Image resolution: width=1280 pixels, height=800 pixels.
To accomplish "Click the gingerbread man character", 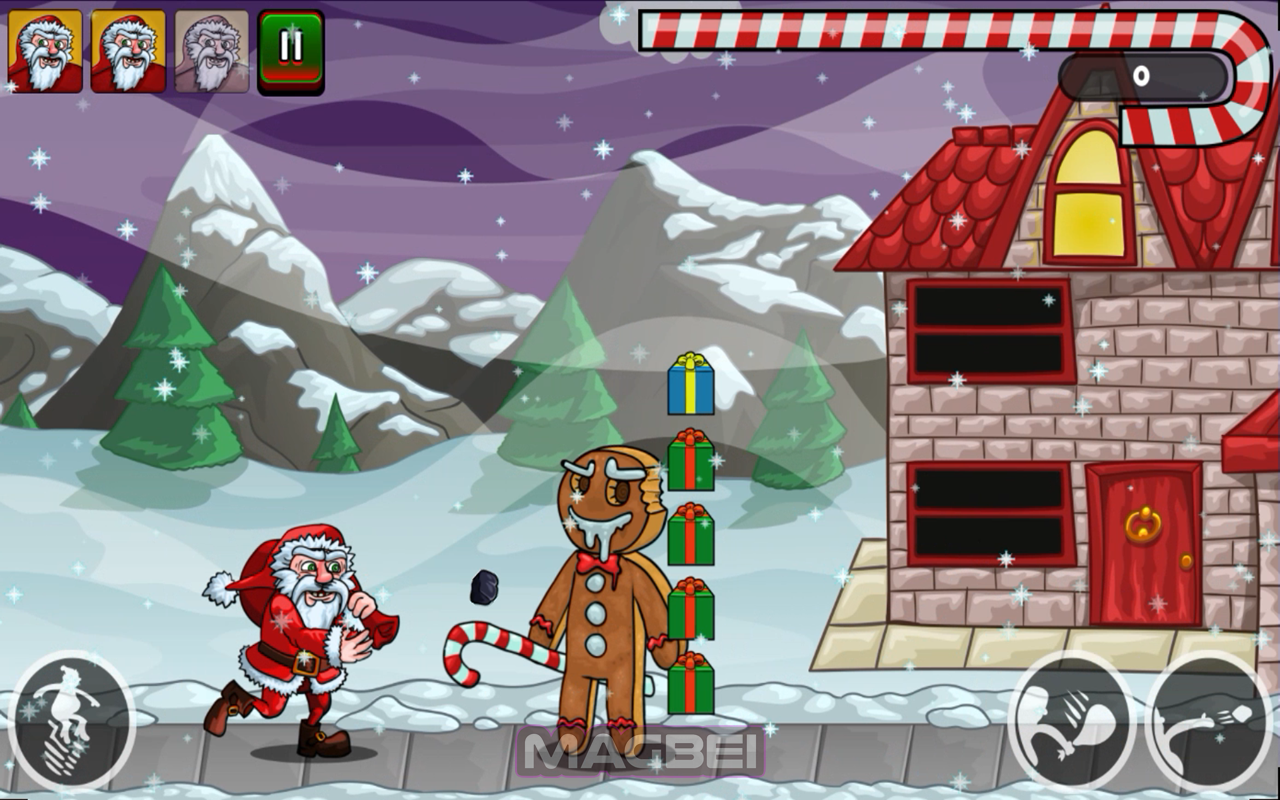I will 600,570.
